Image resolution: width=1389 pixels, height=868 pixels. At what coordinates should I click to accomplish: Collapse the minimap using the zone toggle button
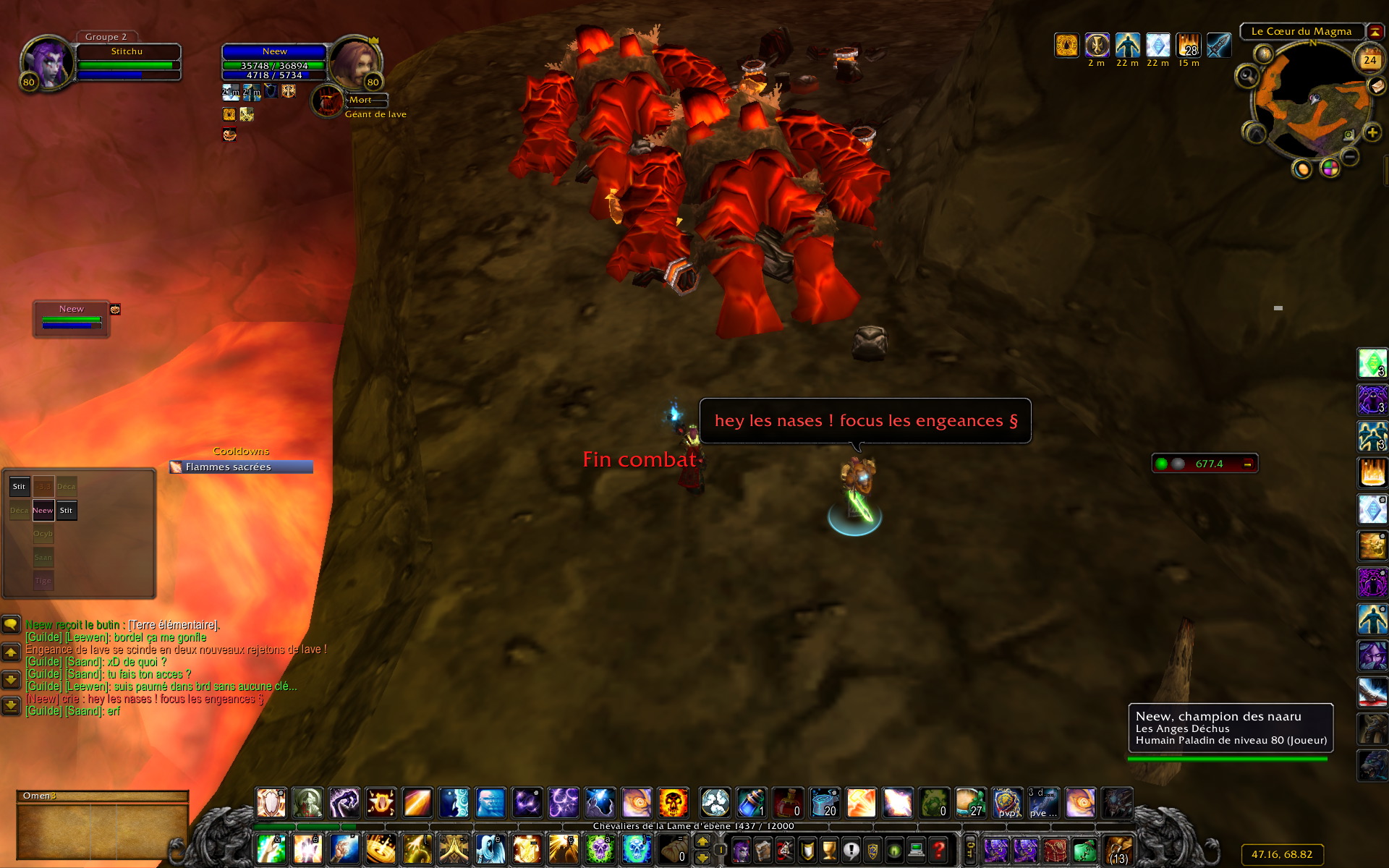click(1374, 32)
